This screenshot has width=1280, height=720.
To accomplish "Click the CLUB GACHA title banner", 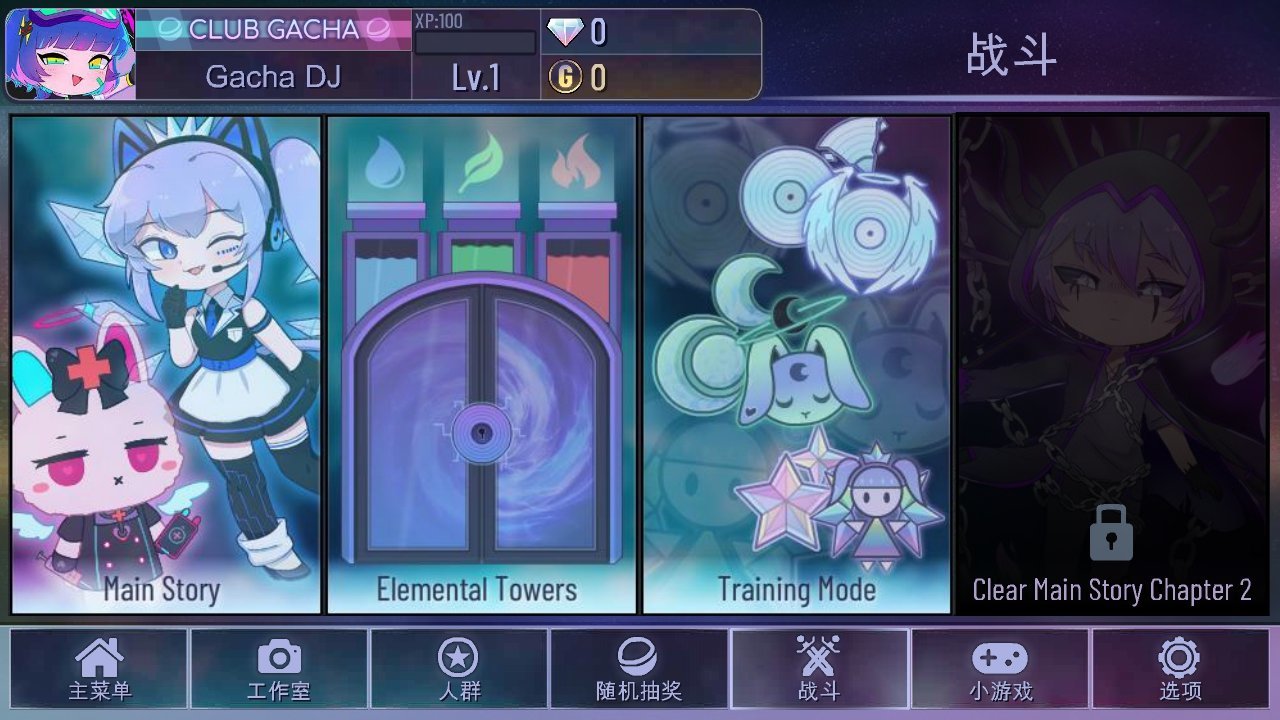I will click(274, 30).
